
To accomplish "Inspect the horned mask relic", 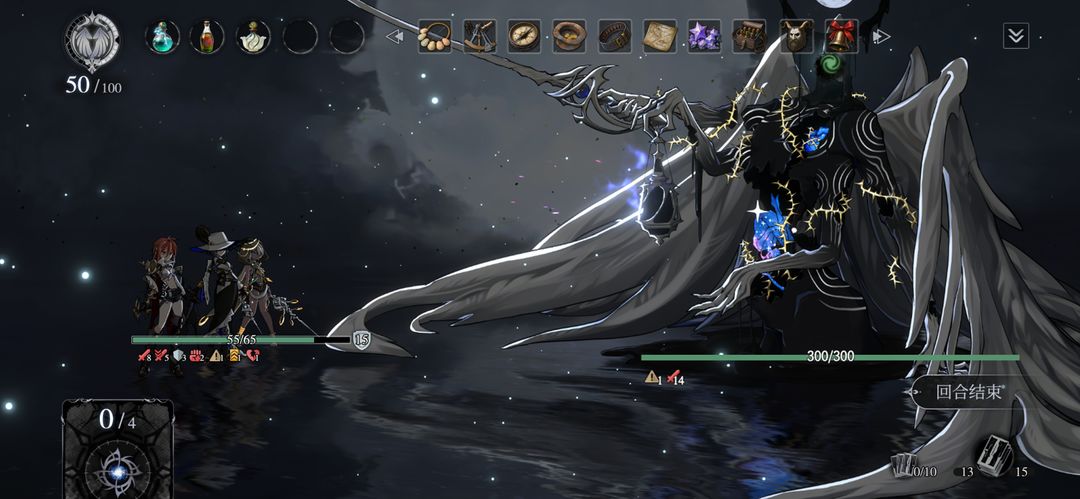I will click(796, 37).
